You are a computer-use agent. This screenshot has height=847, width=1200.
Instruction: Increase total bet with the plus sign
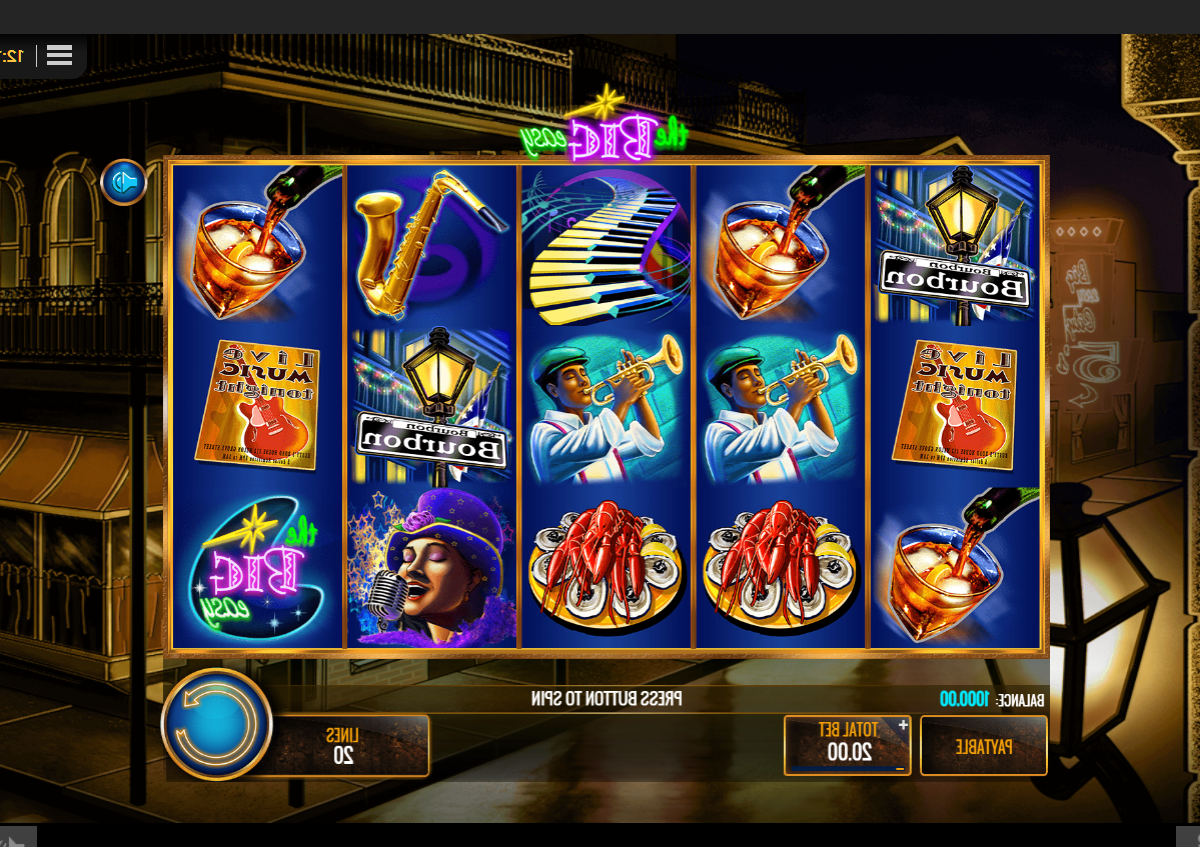coord(903,725)
